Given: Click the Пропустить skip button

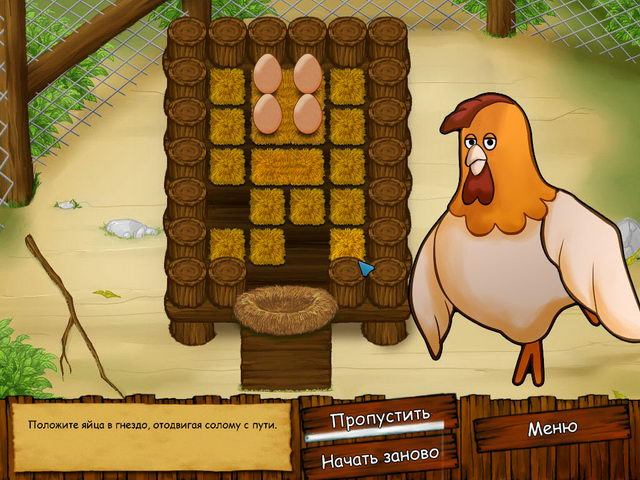Looking at the screenshot, I should [380, 415].
